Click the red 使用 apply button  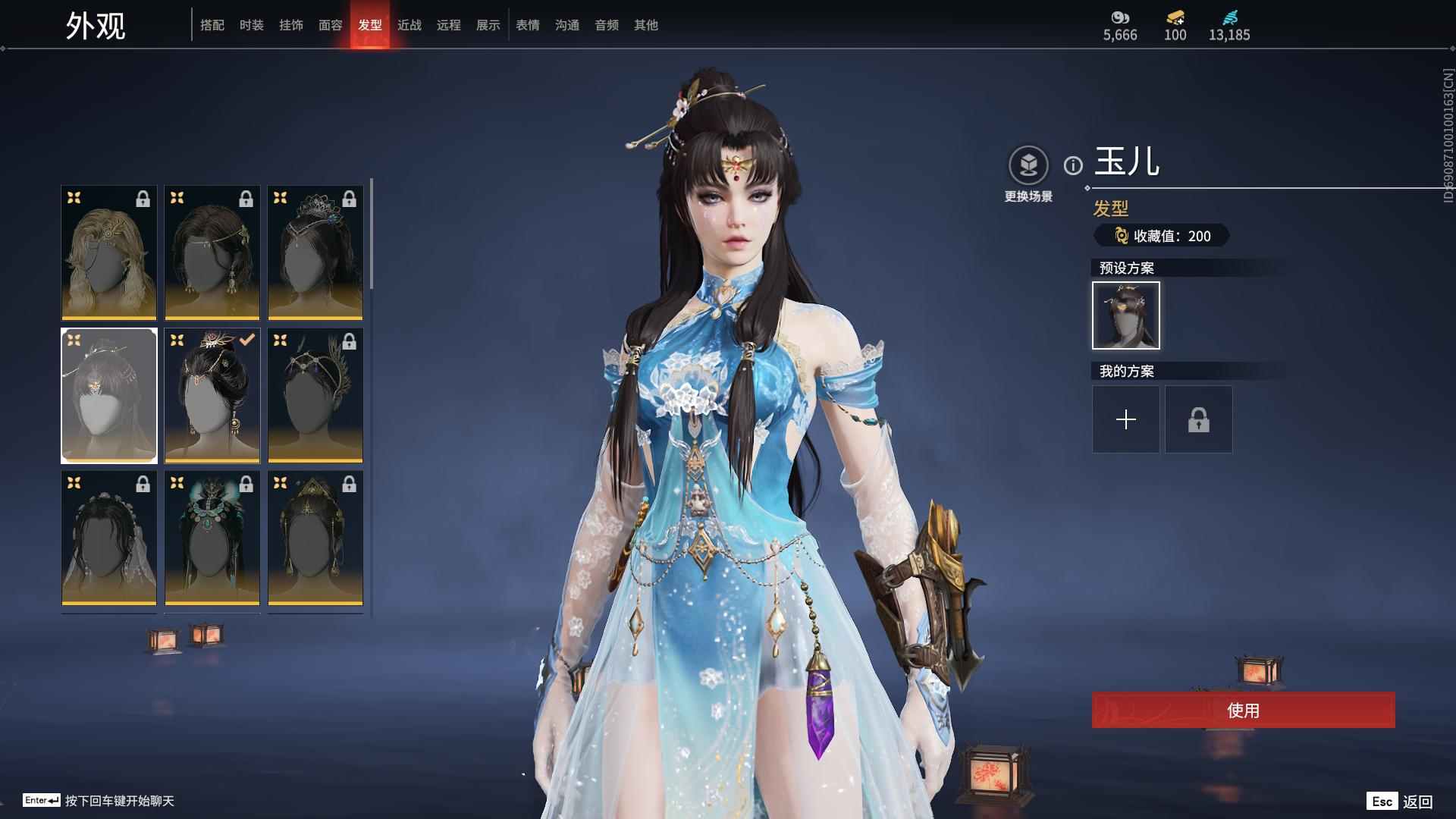pos(1243,711)
